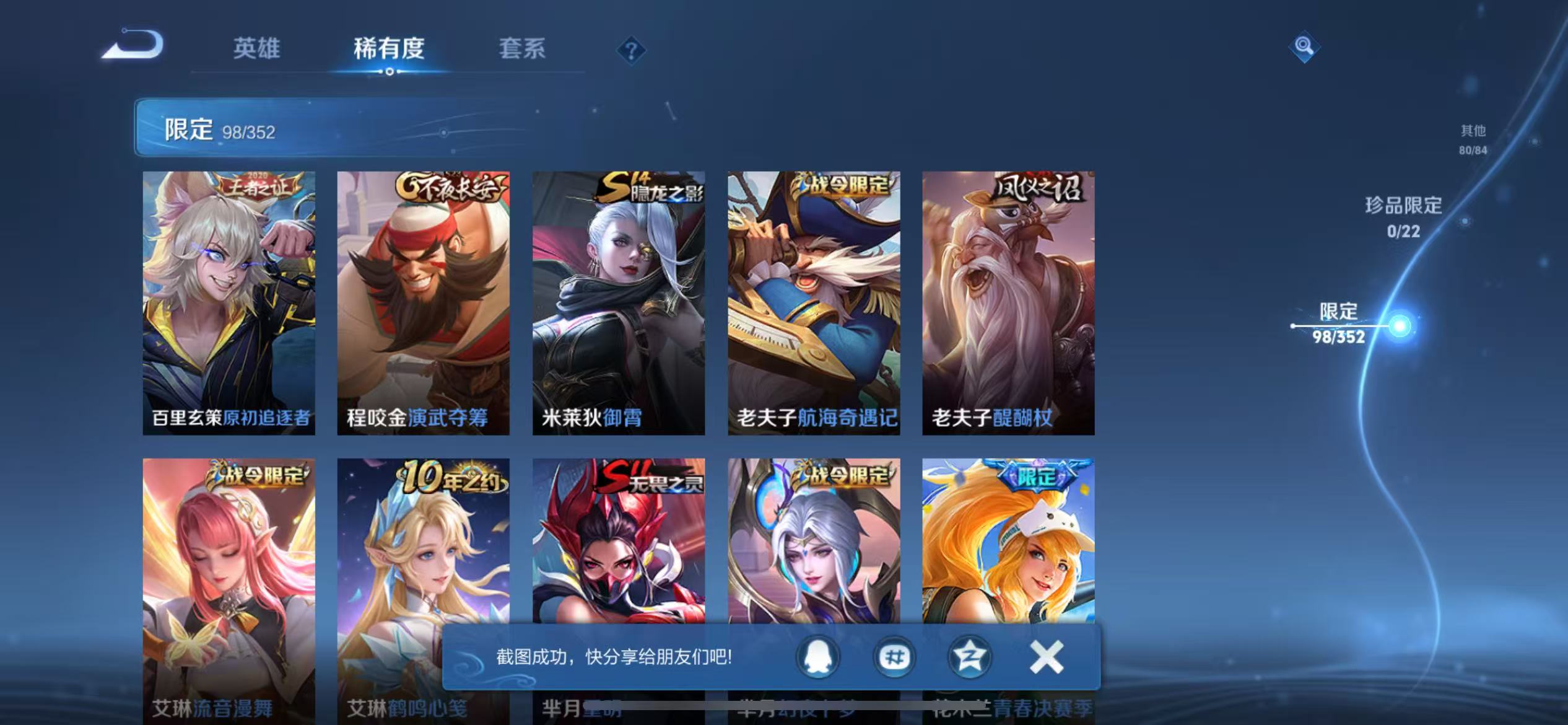View the 程咬金 演武夺筹 skin
This screenshot has height=725, width=1568.
pos(424,304)
